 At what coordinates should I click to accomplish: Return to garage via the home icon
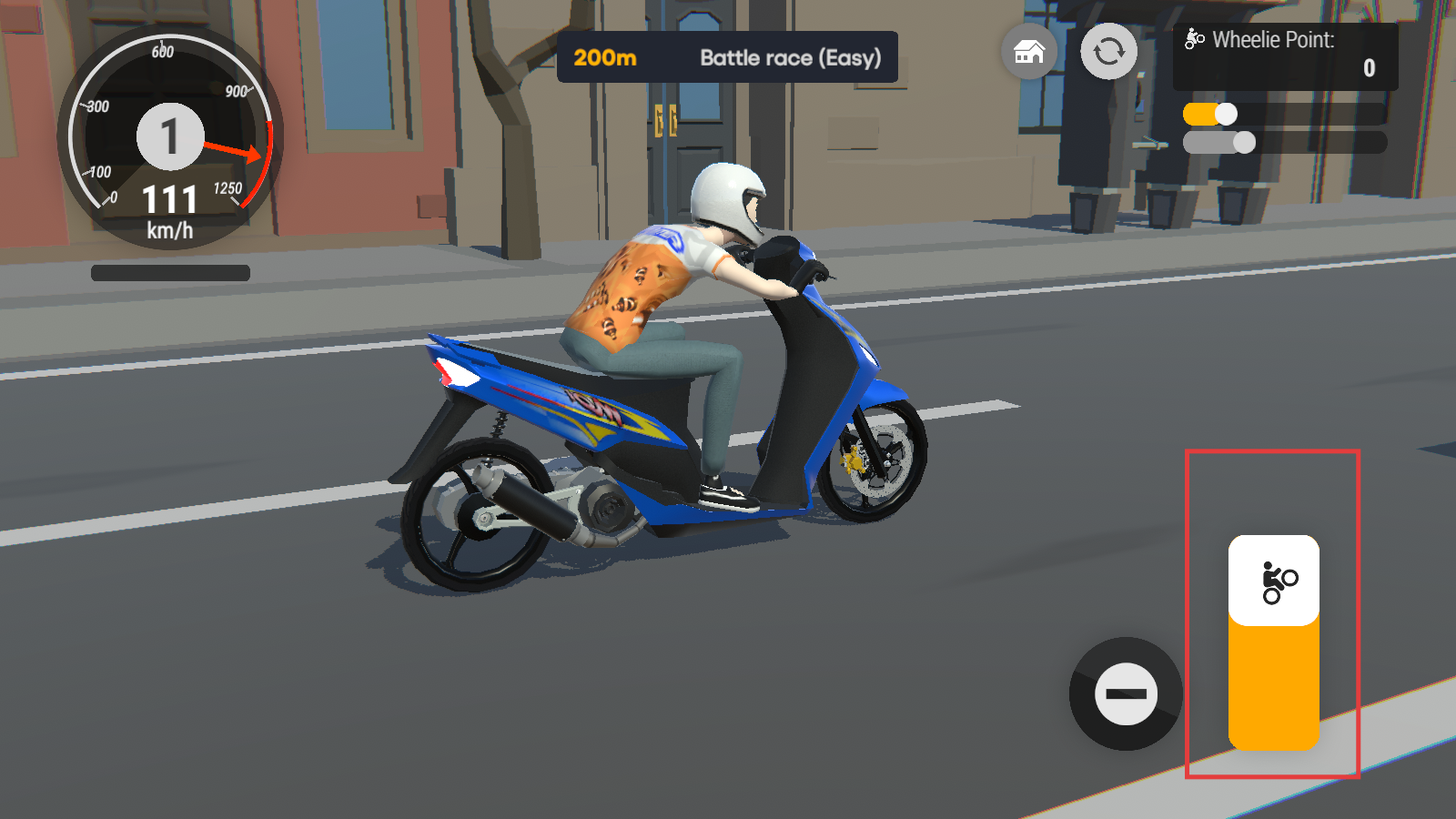[x=1029, y=52]
